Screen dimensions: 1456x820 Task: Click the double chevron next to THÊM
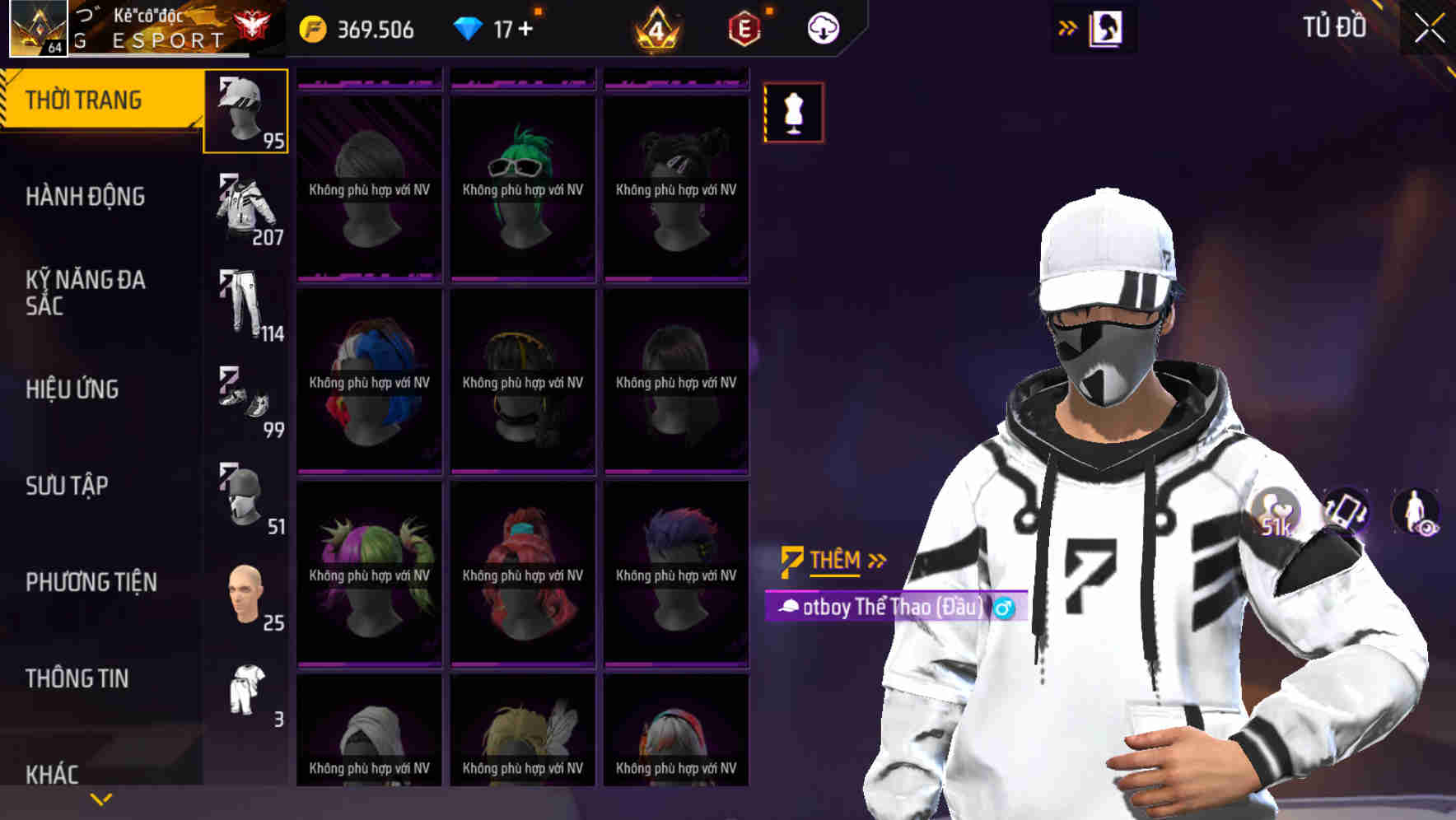coord(876,560)
